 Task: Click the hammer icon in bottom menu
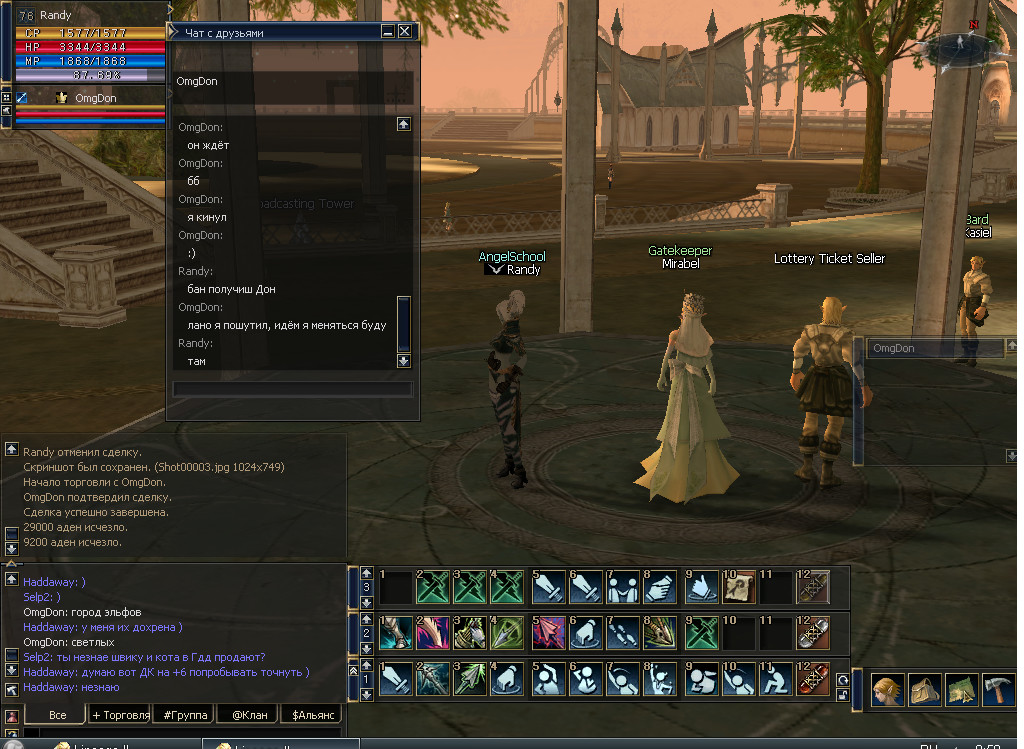pyautogui.click(x=999, y=691)
